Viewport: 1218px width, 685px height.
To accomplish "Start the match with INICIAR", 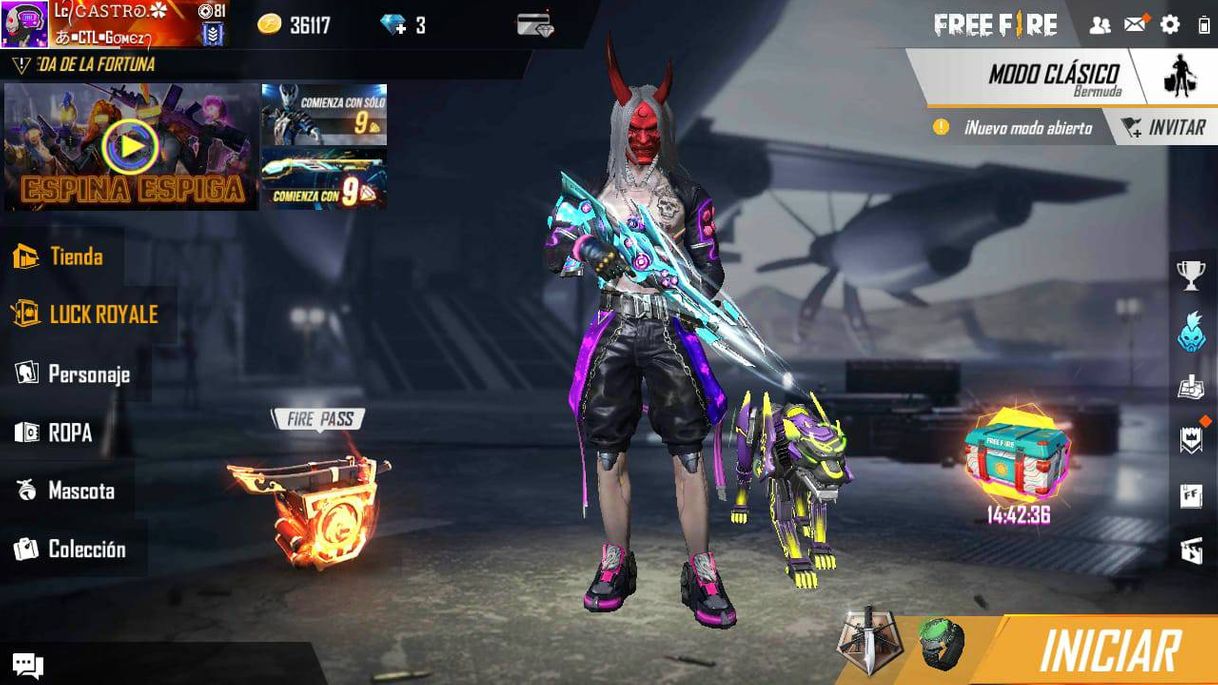I will click(1108, 651).
